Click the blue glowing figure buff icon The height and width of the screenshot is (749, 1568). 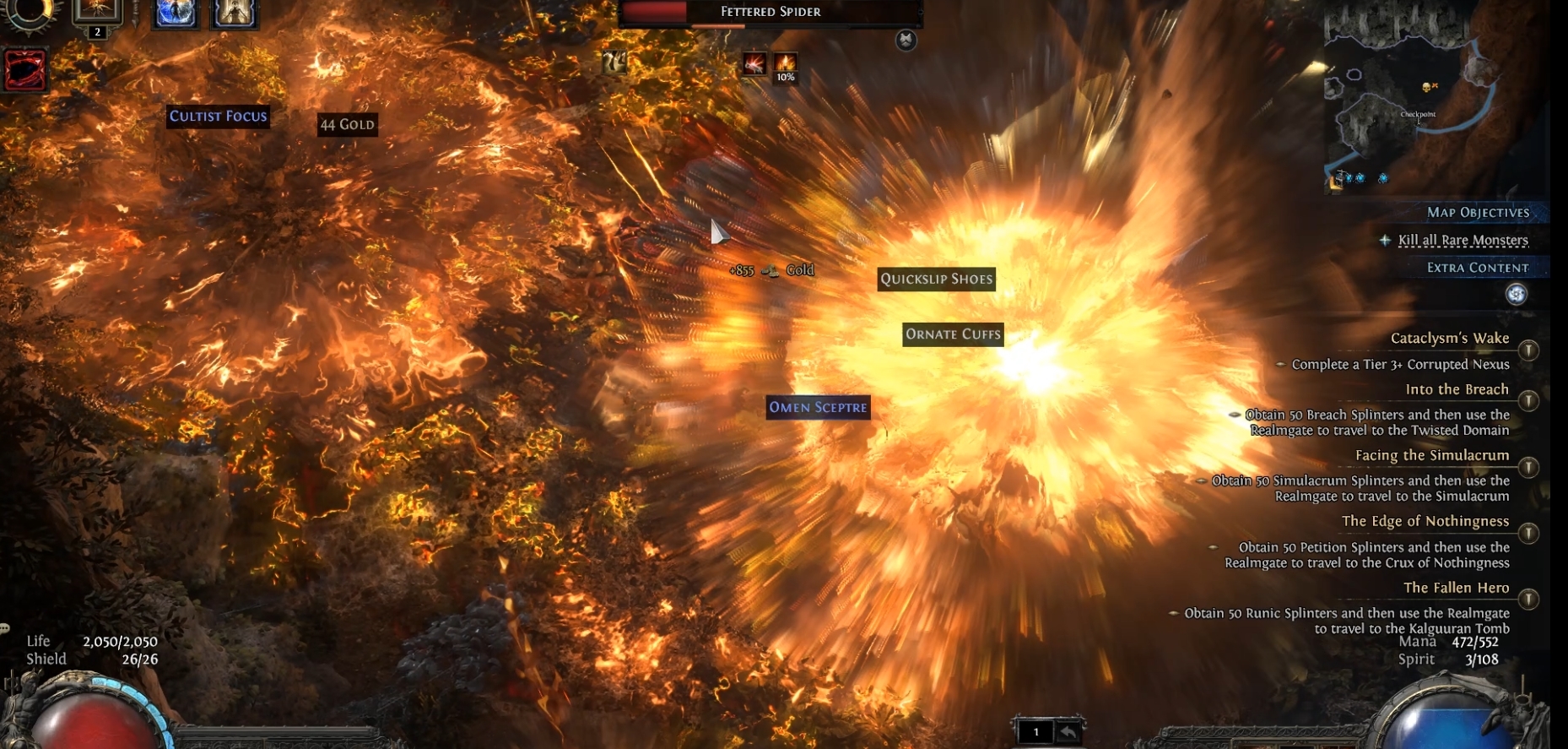(176, 14)
